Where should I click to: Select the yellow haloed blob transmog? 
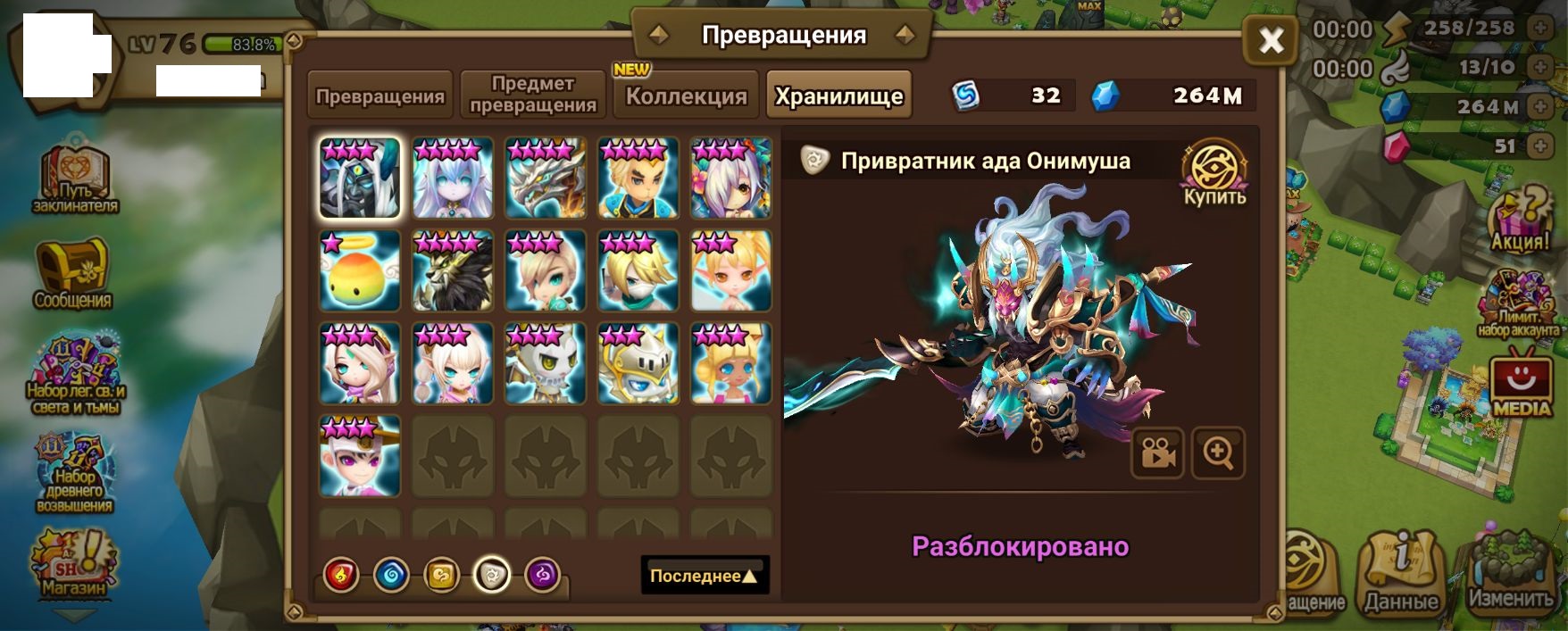360,270
